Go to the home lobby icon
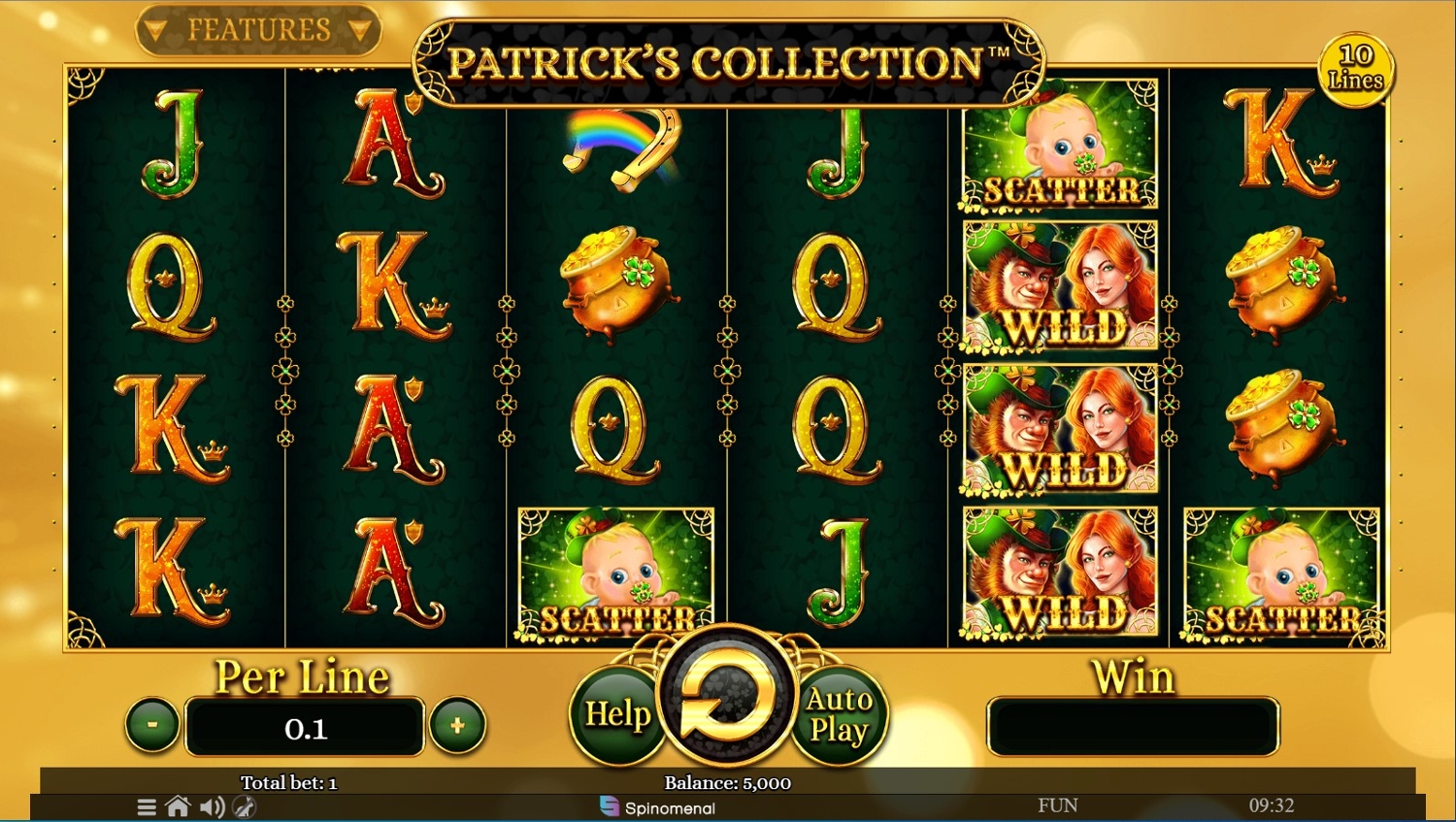1456x822 pixels. pyautogui.click(x=178, y=806)
